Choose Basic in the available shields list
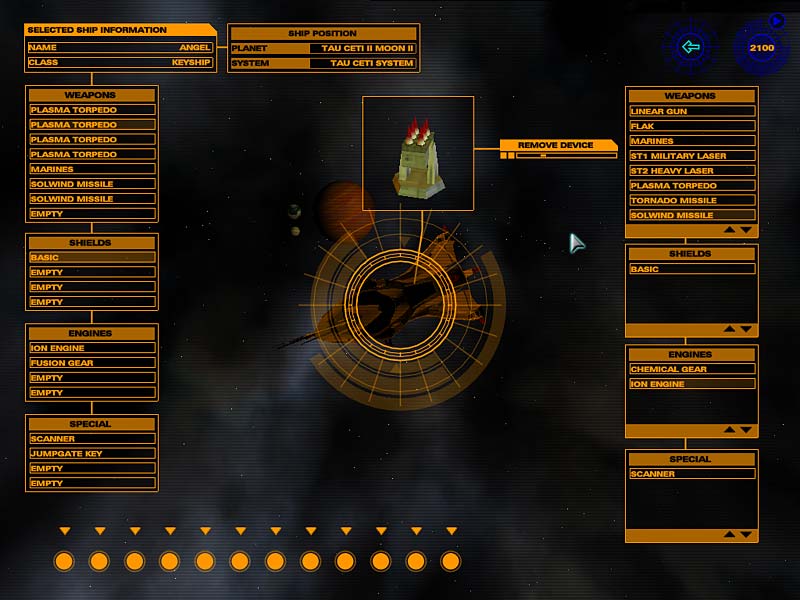This screenshot has width=800, height=600. (692, 269)
